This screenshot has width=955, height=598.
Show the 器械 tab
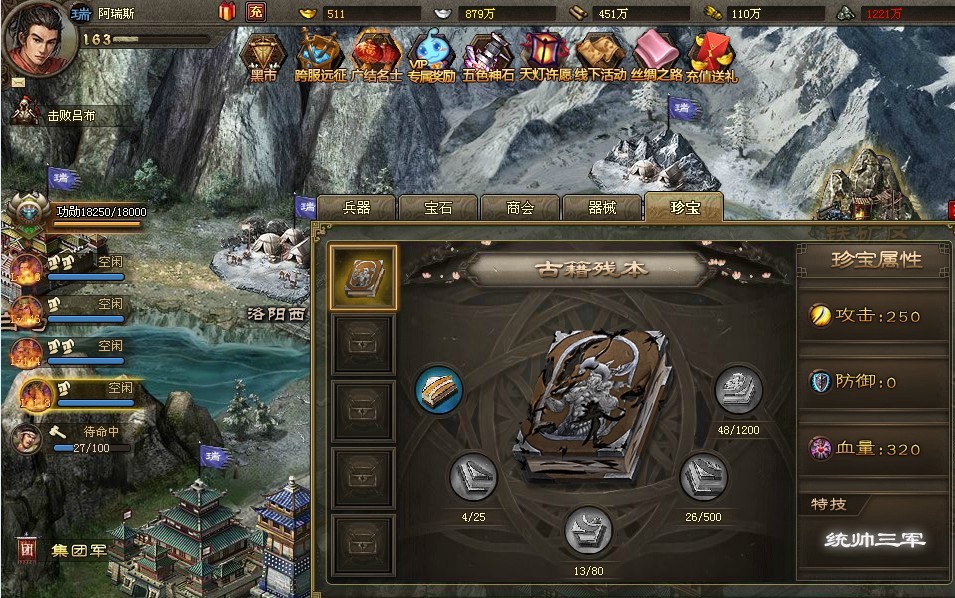click(x=601, y=207)
